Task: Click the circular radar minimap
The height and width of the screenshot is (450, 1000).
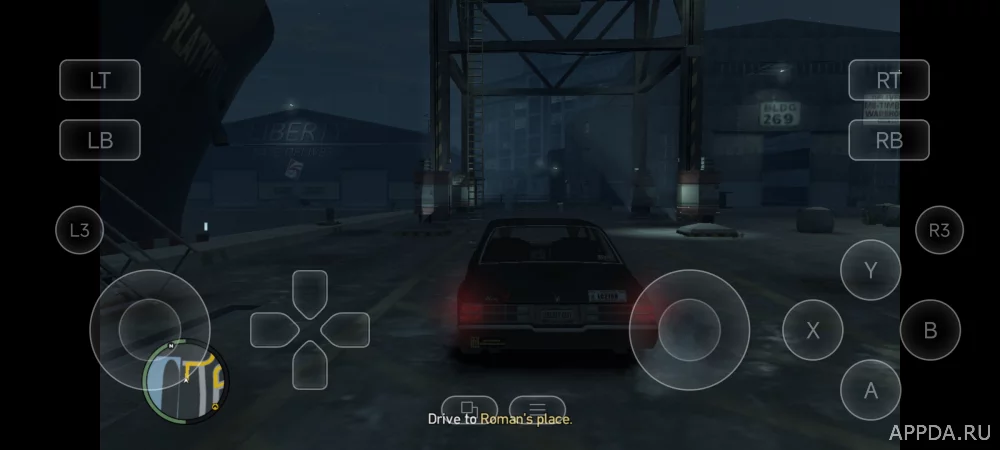Action: click(x=186, y=382)
